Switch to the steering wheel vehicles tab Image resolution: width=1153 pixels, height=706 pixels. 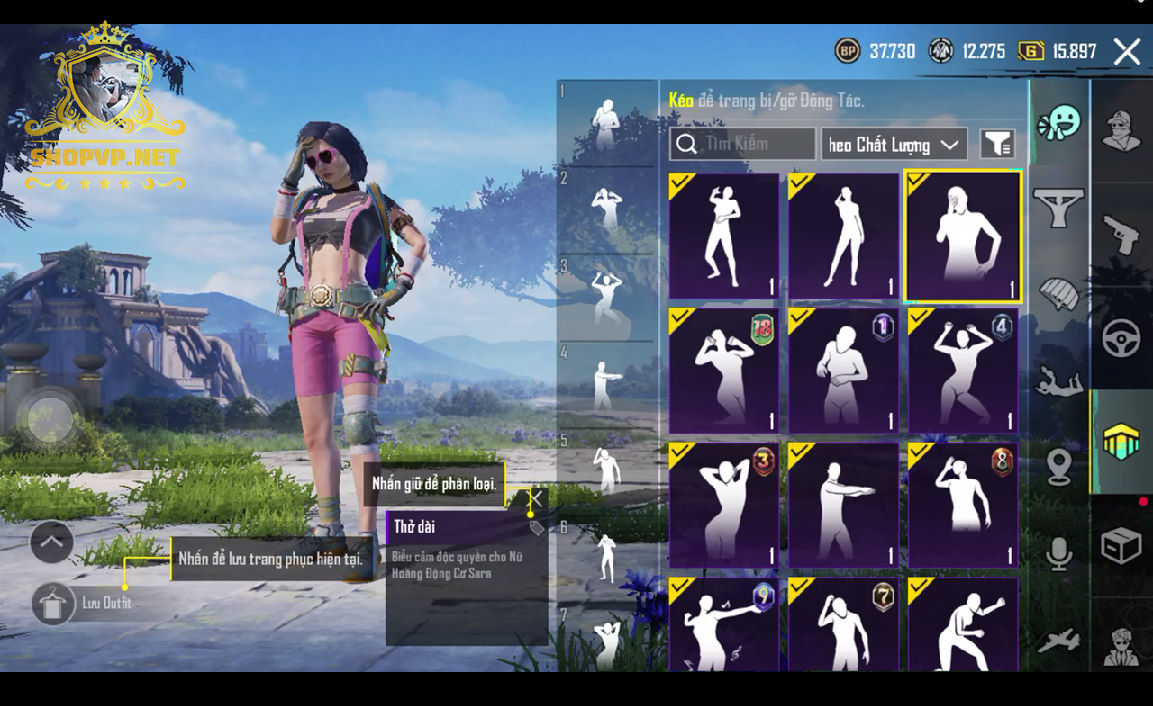click(1121, 338)
